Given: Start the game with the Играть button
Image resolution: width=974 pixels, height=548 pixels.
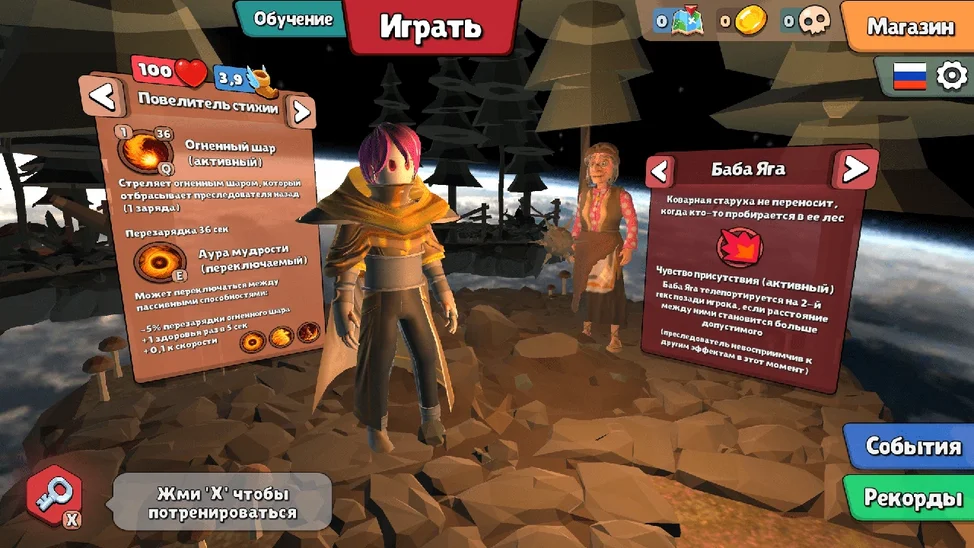Looking at the screenshot, I should click(431, 26).
